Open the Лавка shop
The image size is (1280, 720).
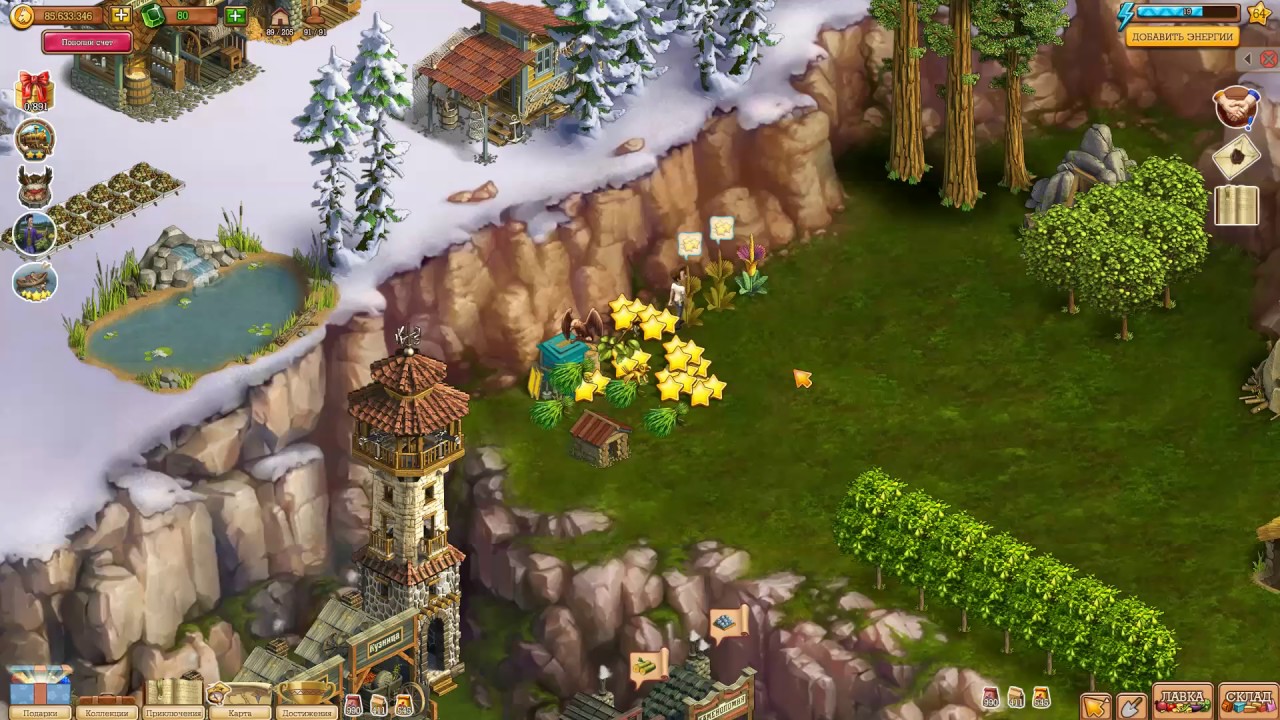point(1182,700)
